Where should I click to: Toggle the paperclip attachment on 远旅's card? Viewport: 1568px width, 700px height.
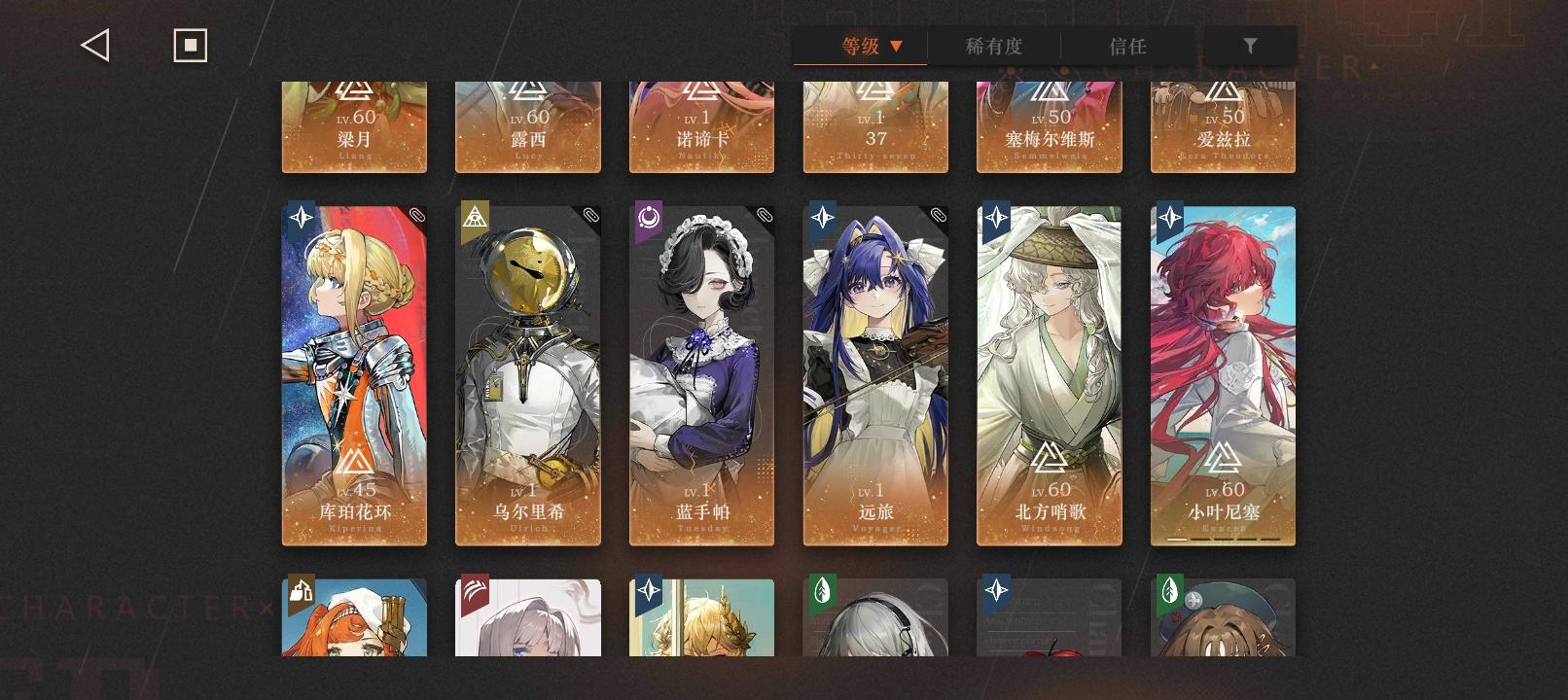[x=937, y=216]
